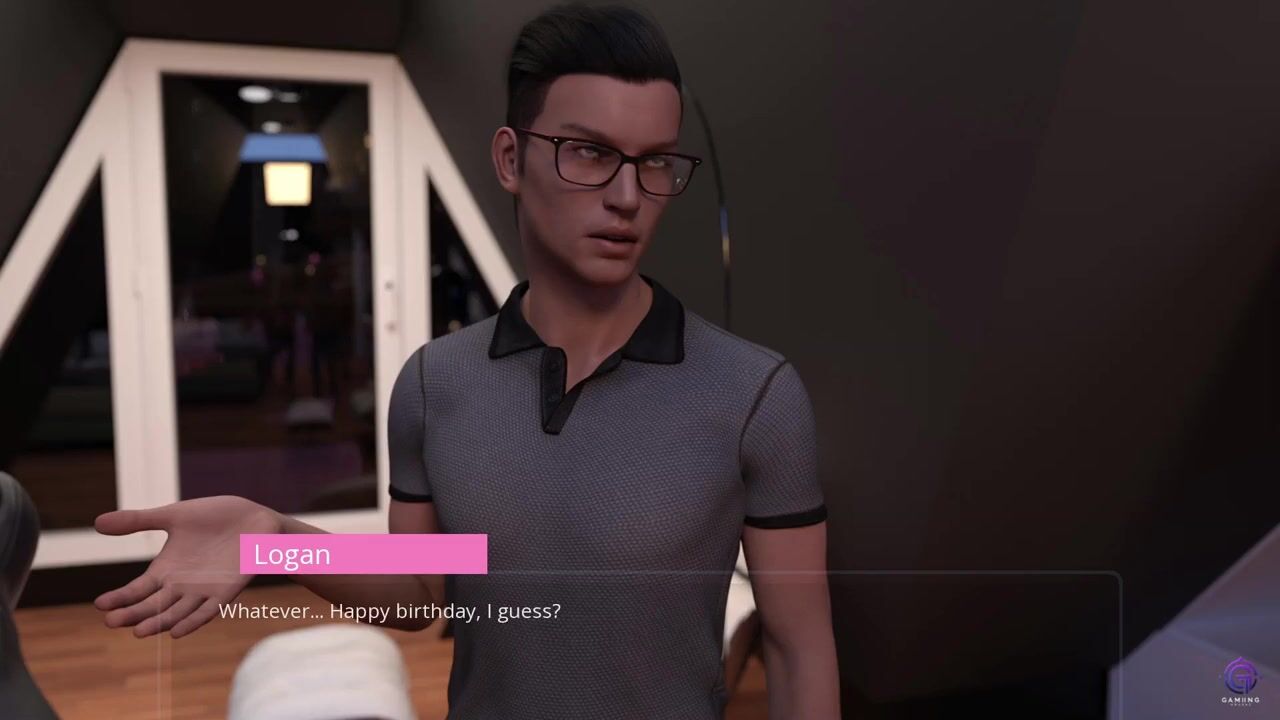The image size is (1280, 720).
Task: Advance the dialogue by clicking Logan's text box
Action: point(640,640)
